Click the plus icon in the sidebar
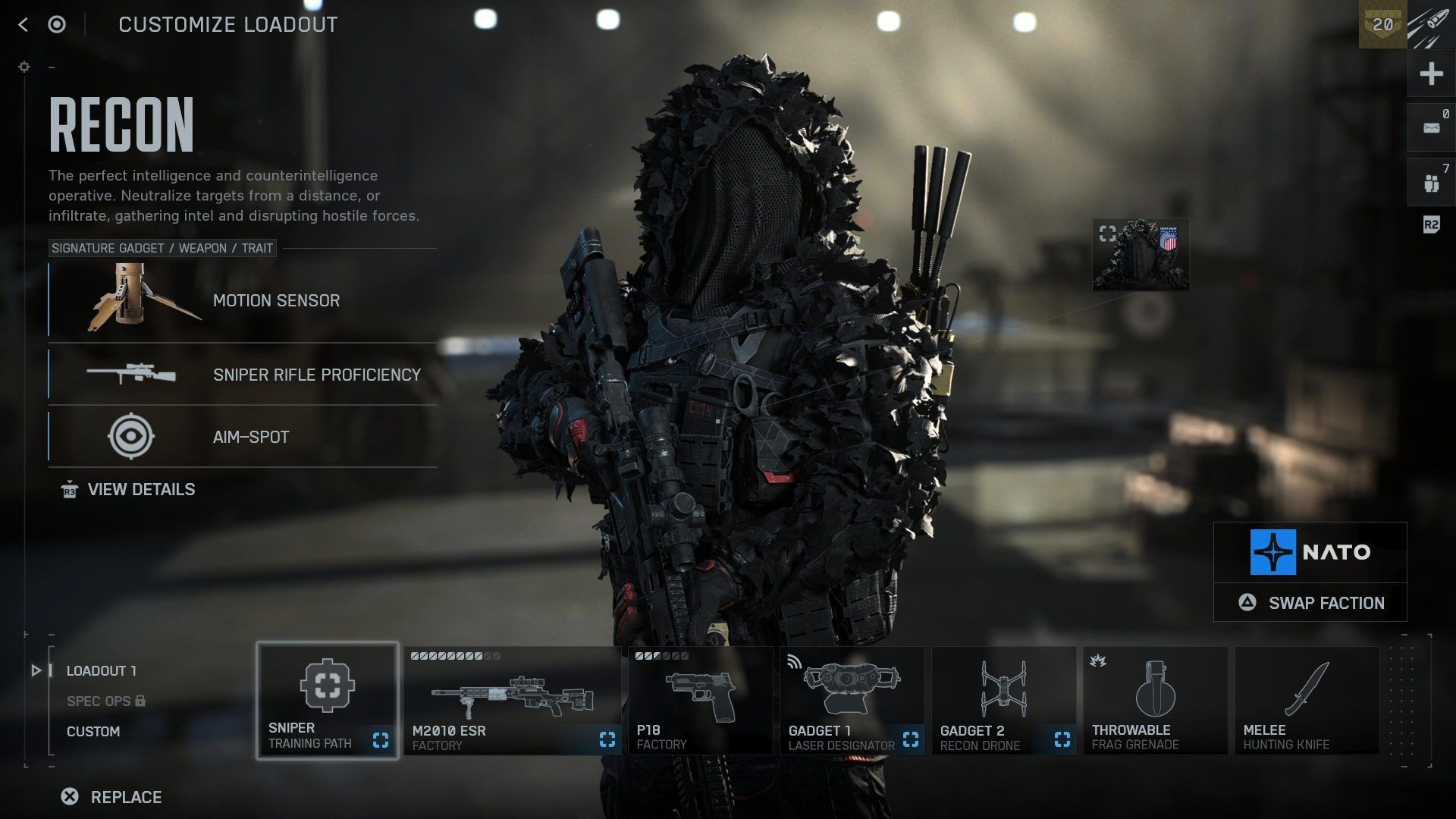 pyautogui.click(x=1431, y=74)
